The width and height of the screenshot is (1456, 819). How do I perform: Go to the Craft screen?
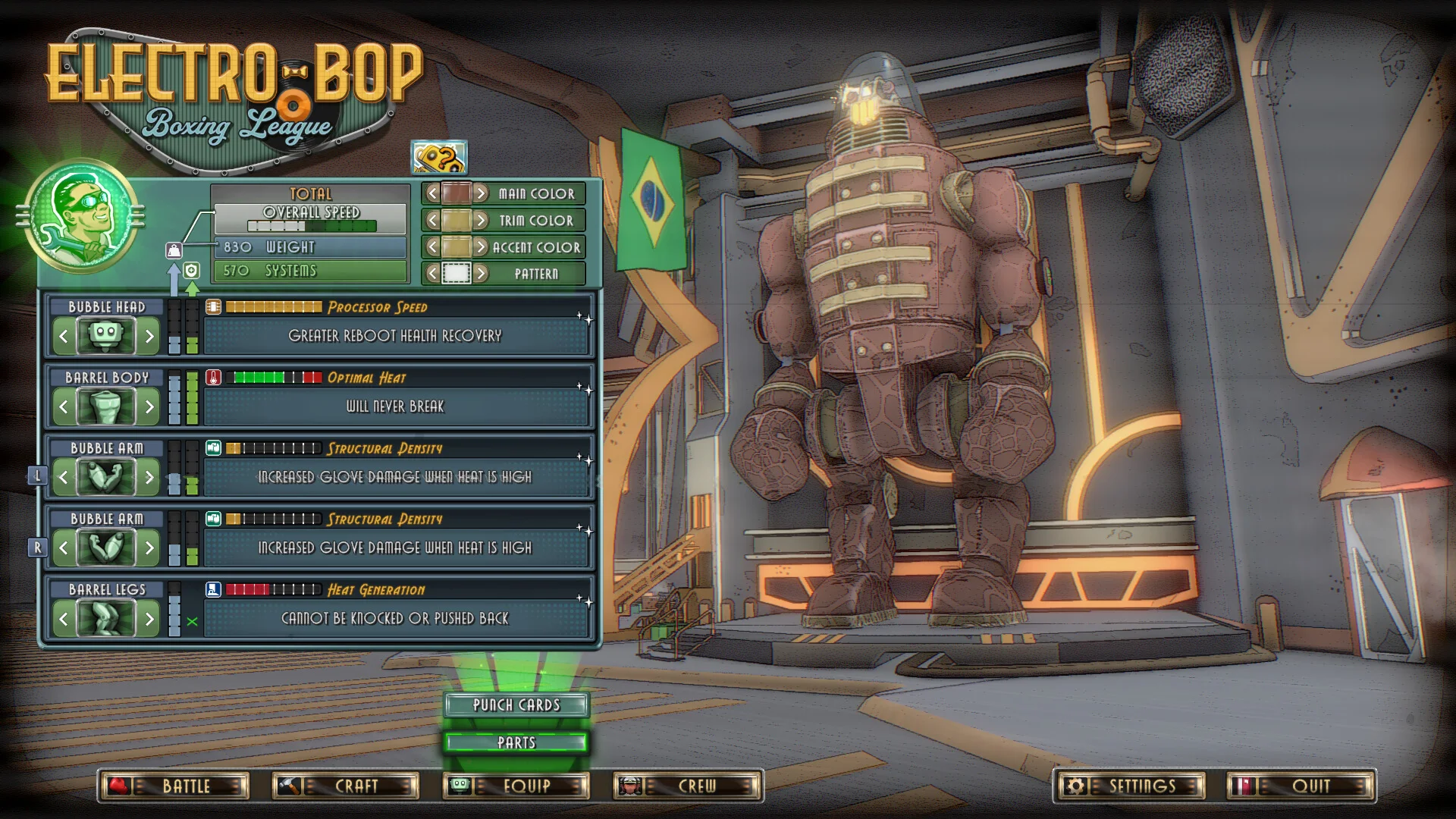(345, 786)
